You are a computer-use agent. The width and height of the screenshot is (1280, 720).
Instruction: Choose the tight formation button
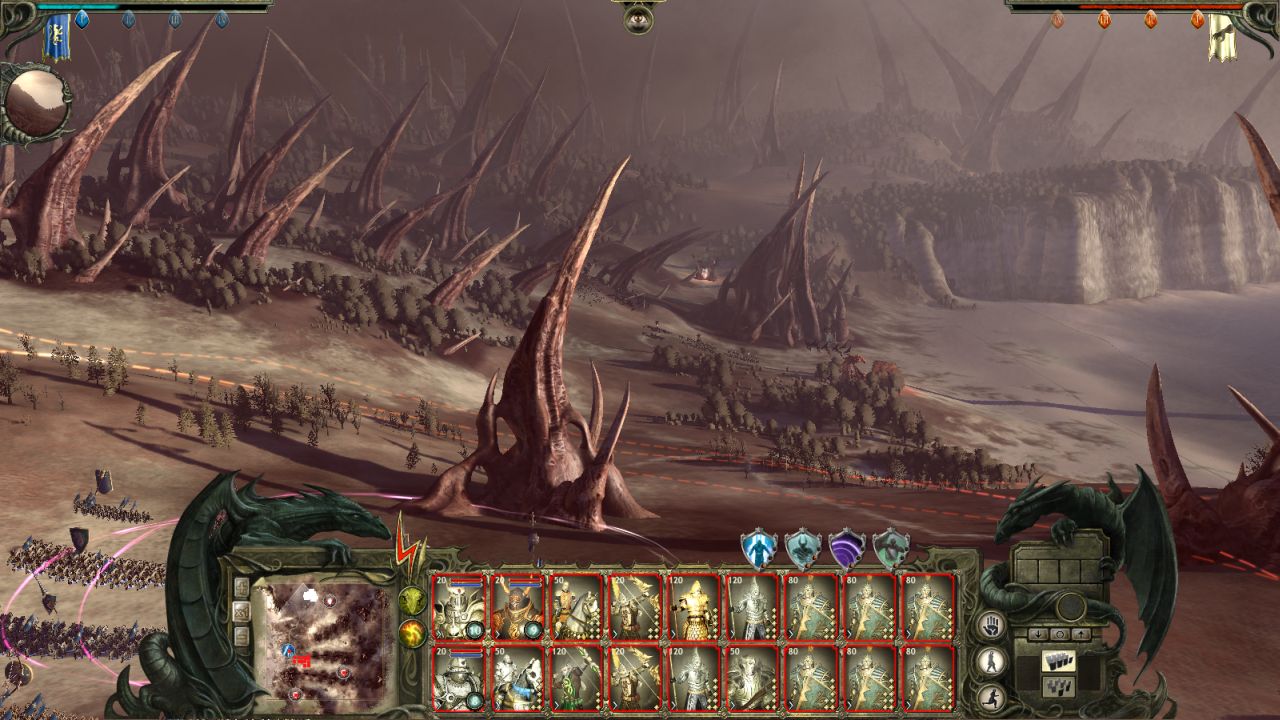click(x=1058, y=661)
